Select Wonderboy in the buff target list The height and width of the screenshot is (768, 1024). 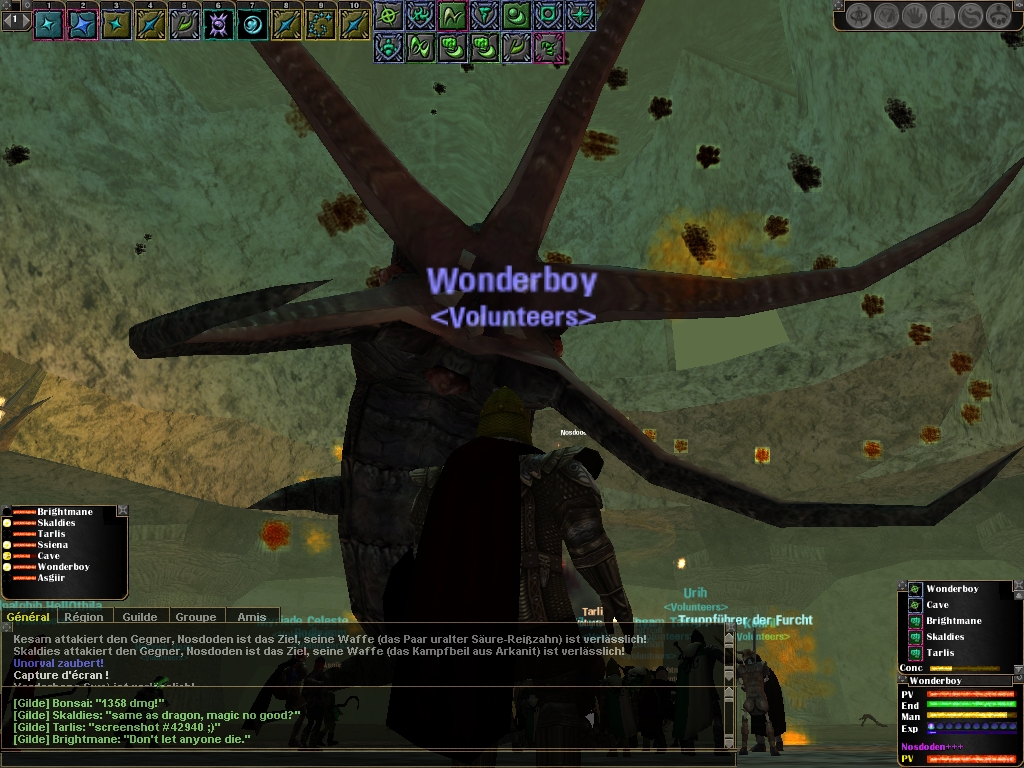pos(951,589)
